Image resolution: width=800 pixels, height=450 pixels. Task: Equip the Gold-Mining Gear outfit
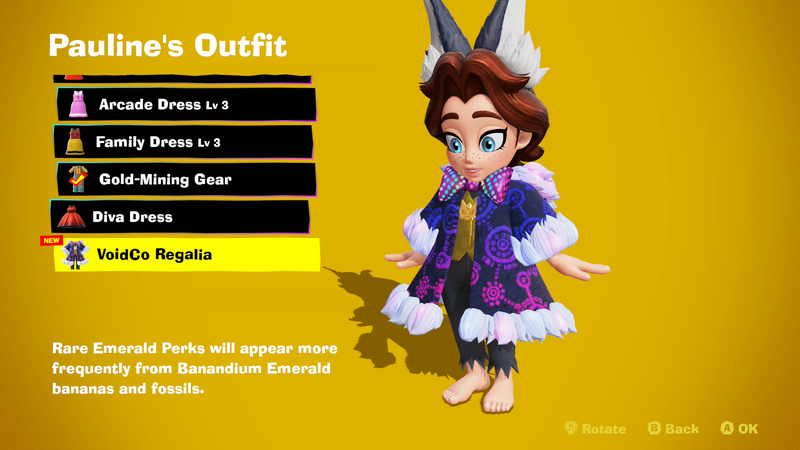[186, 180]
